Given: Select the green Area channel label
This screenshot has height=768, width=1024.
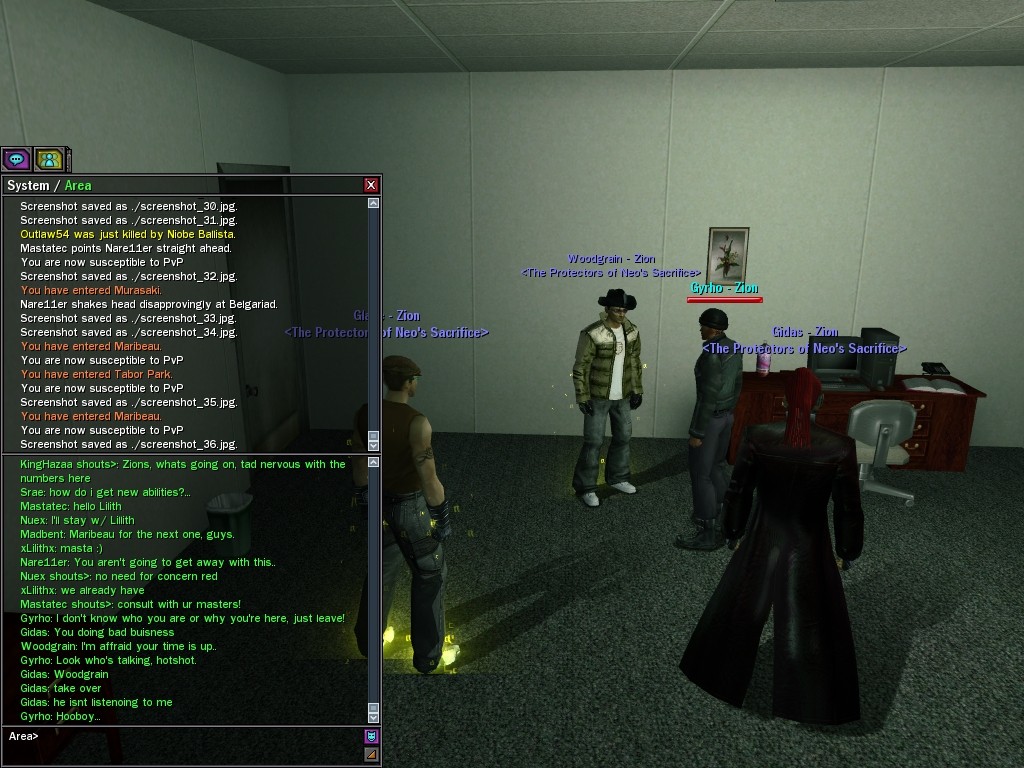Looking at the screenshot, I should click(78, 185).
